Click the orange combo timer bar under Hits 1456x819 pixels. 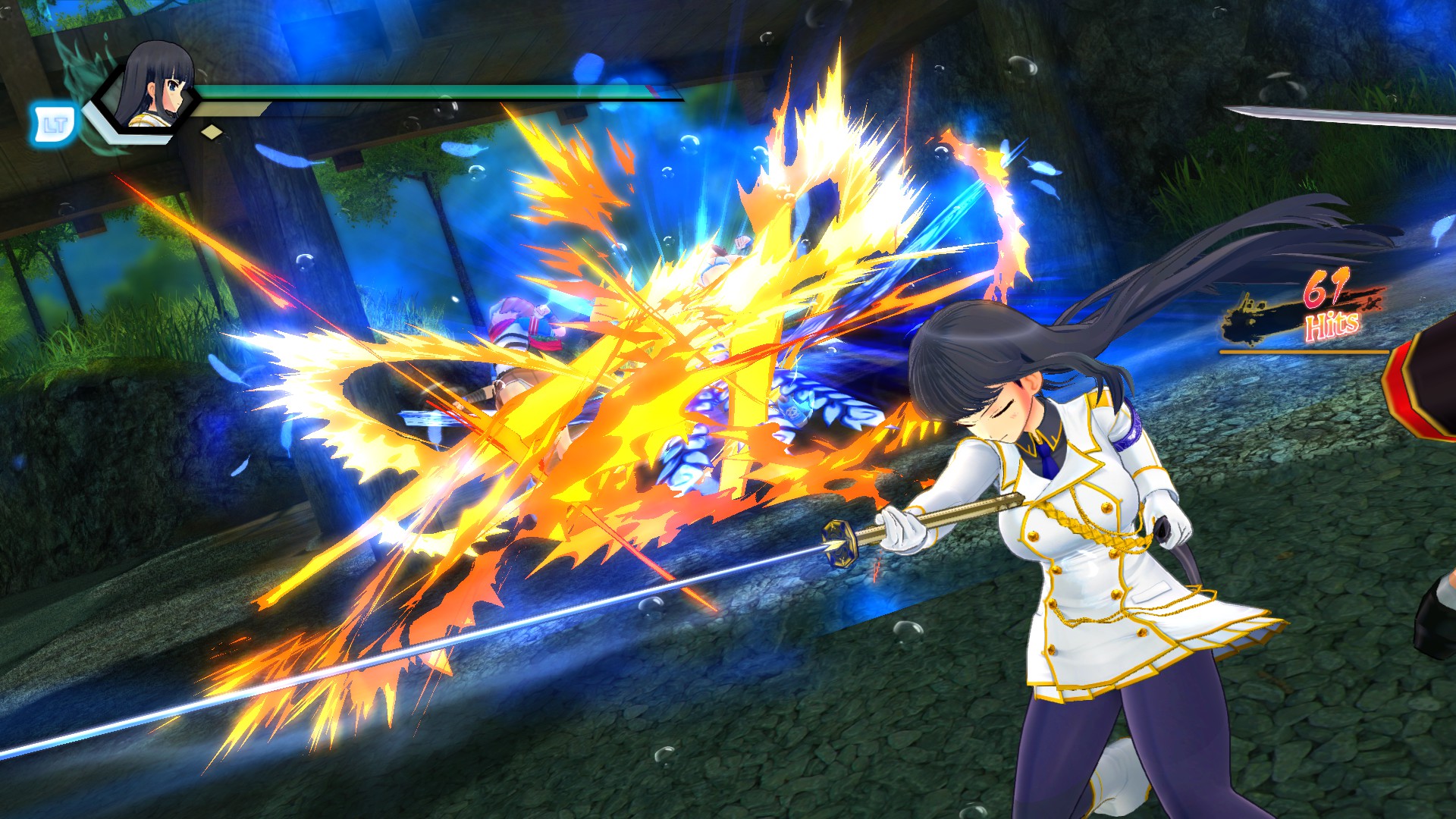coord(1304,352)
